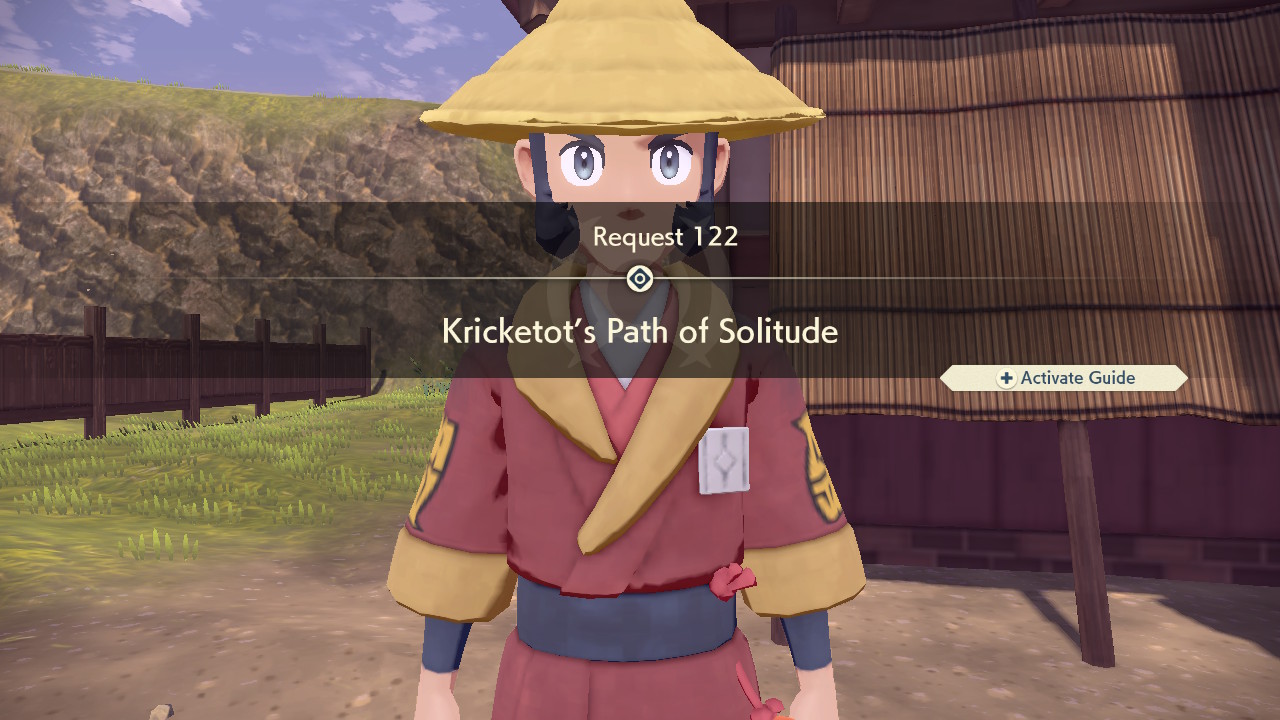Click the diamond emblem divider icon

click(x=639, y=279)
